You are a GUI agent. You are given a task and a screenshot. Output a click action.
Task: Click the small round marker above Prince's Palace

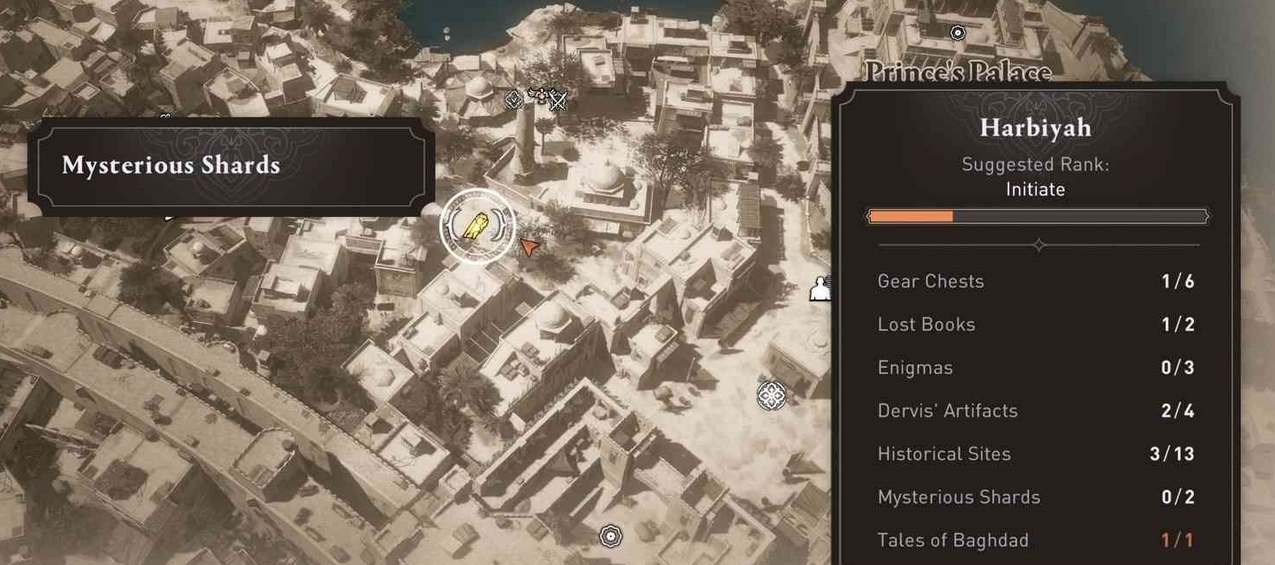click(x=958, y=33)
